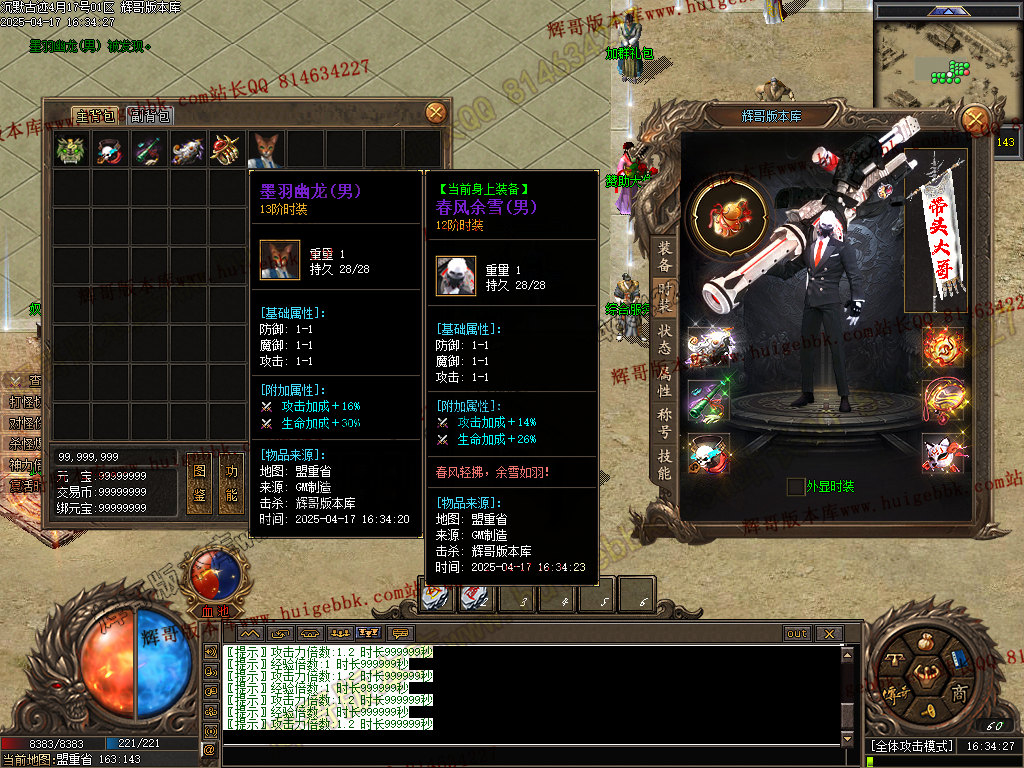
Task: Switch to the 副背包 tab
Action: 151,116
